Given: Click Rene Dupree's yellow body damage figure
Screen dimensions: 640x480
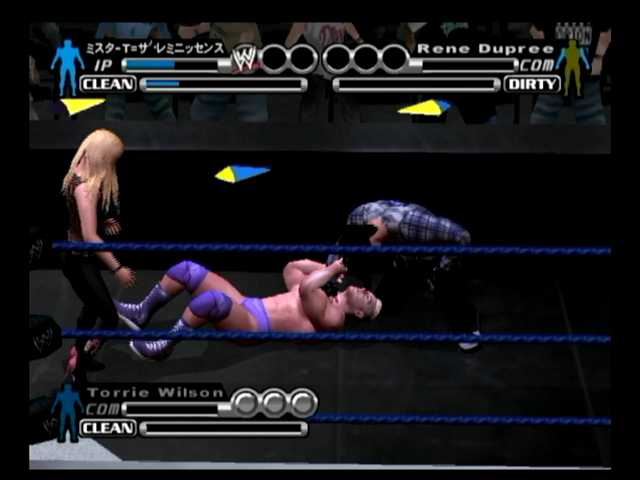Looking at the screenshot, I should 573,65.
